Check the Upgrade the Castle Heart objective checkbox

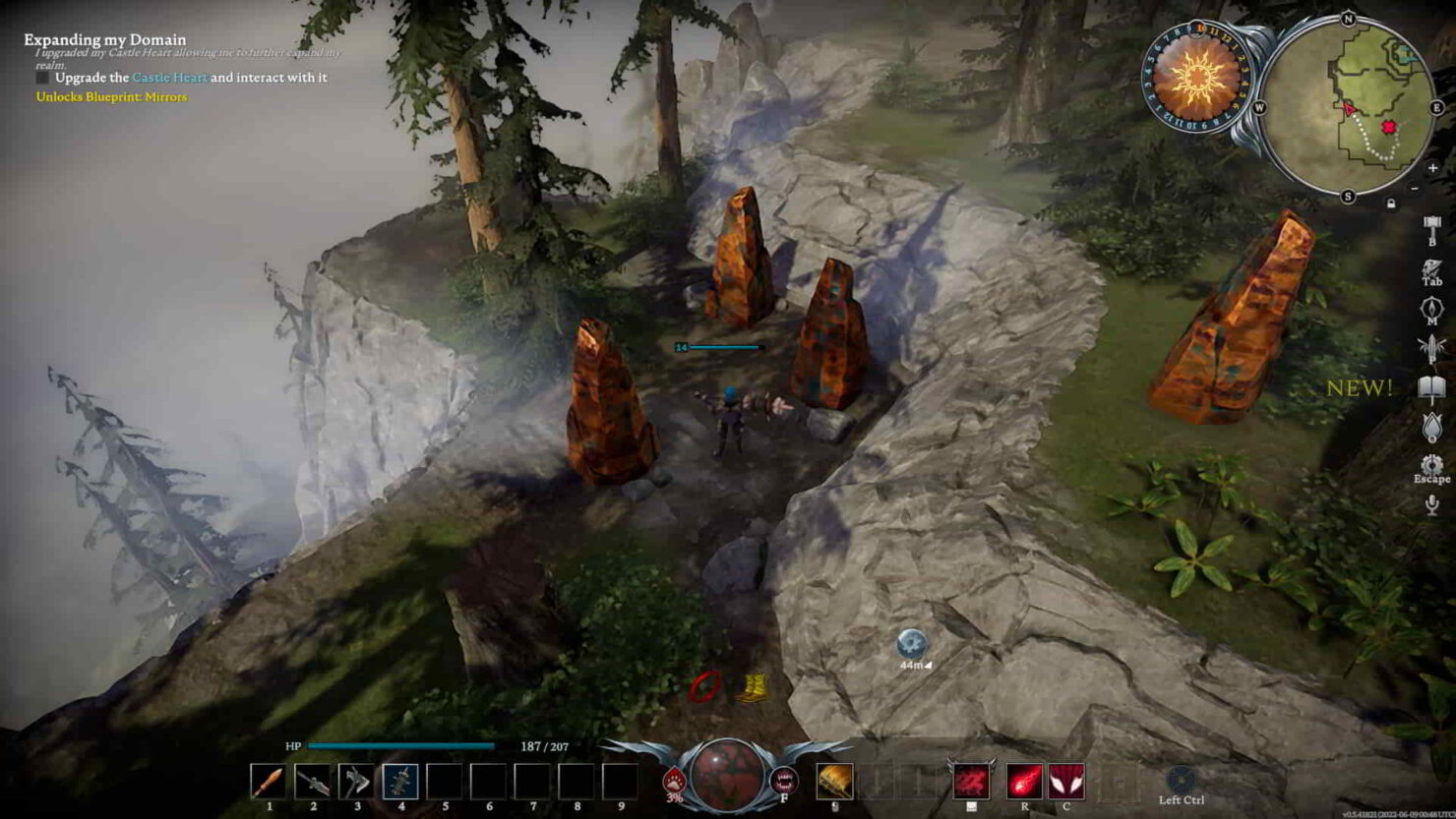click(x=43, y=75)
